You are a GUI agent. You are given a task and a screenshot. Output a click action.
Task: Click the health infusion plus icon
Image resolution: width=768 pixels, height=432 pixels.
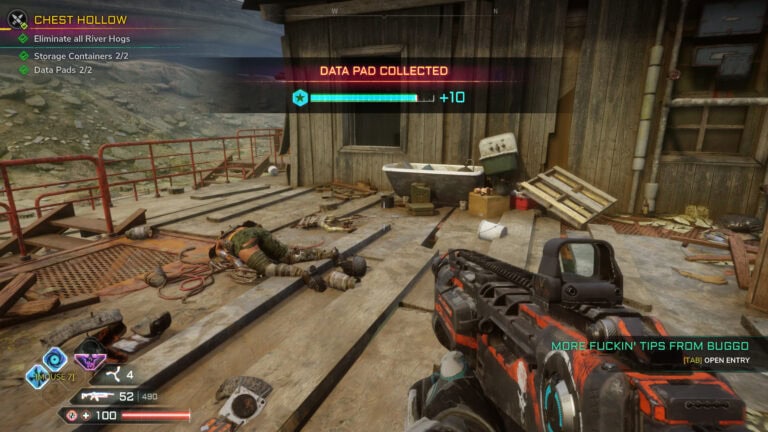click(86, 415)
